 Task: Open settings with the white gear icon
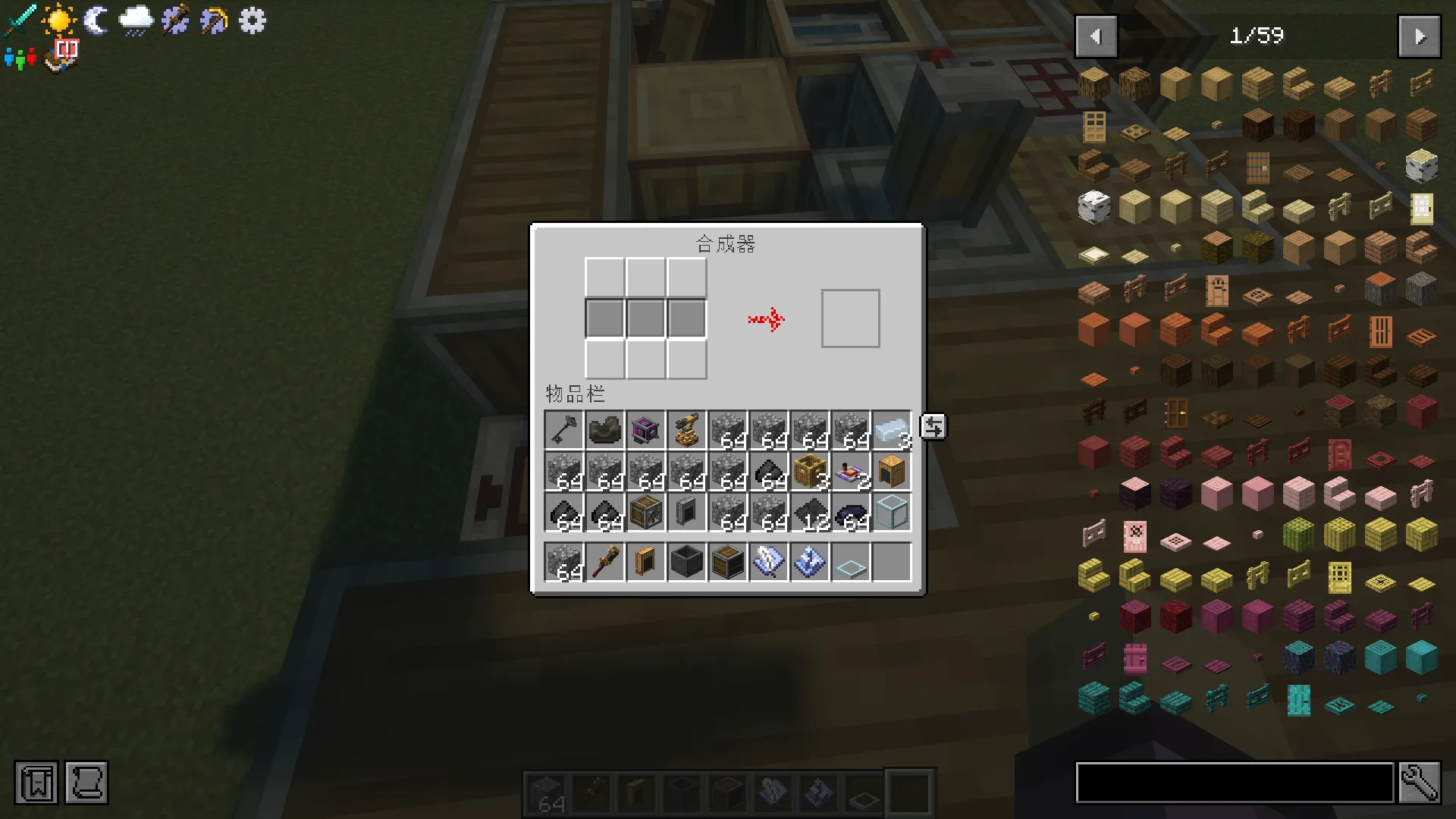pos(253,20)
